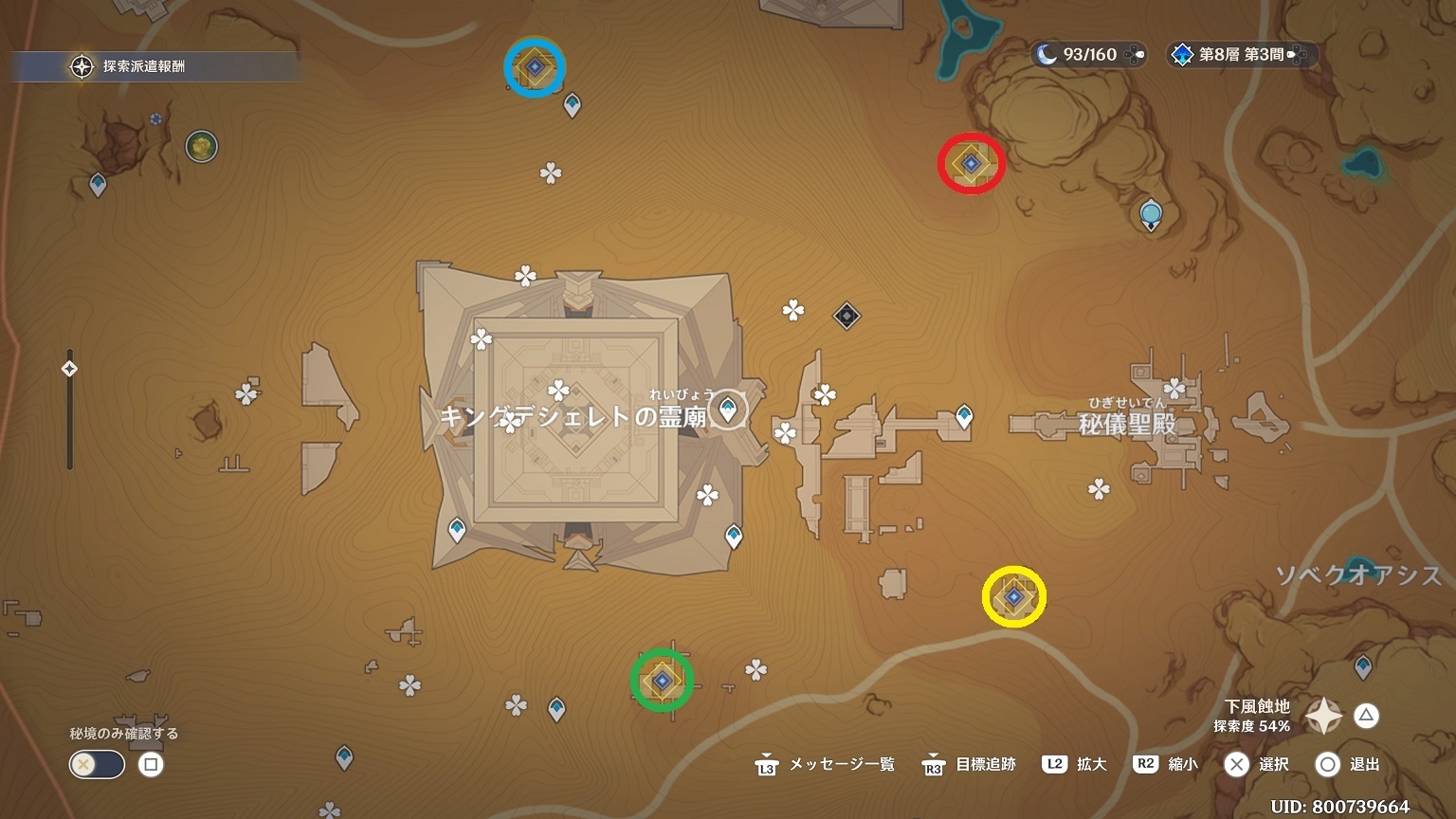
Task: Select the black diamond map marker
Action: (x=846, y=316)
